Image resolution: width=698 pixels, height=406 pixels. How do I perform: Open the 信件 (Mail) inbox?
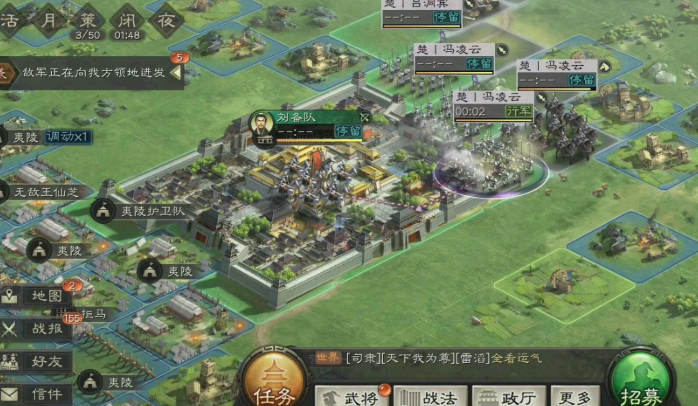[40, 394]
